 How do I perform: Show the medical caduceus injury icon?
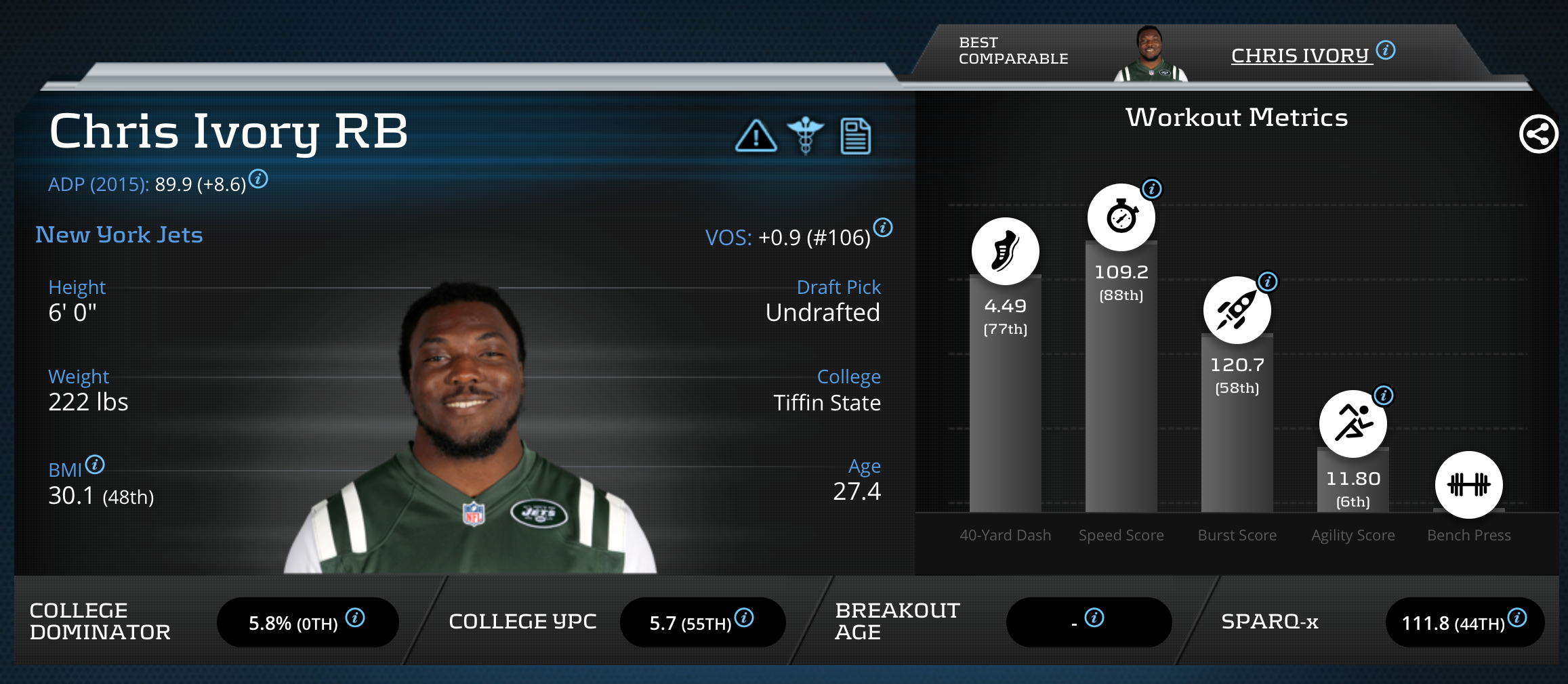pos(806,135)
